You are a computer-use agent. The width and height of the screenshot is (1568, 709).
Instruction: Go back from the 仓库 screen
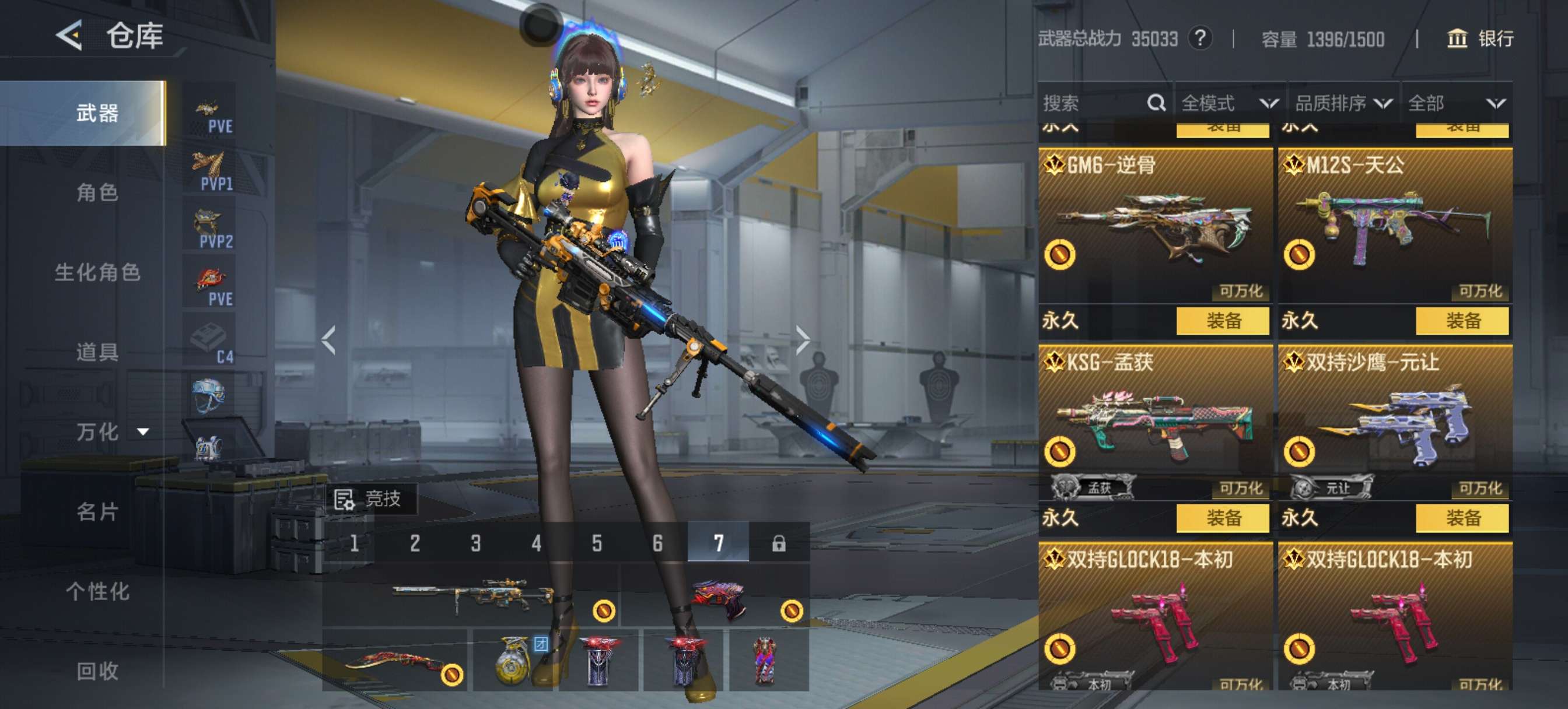(70, 36)
